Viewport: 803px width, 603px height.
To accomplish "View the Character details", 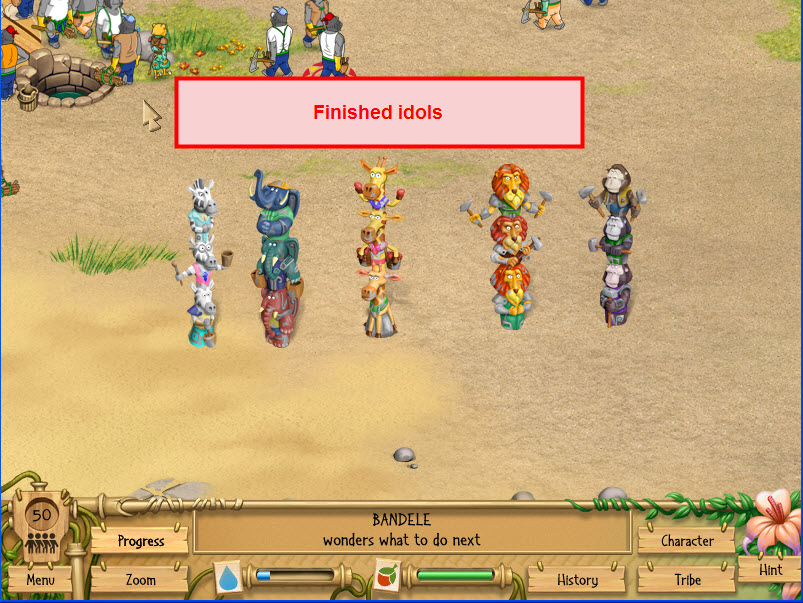I will pyautogui.click(x=687, y=541).
